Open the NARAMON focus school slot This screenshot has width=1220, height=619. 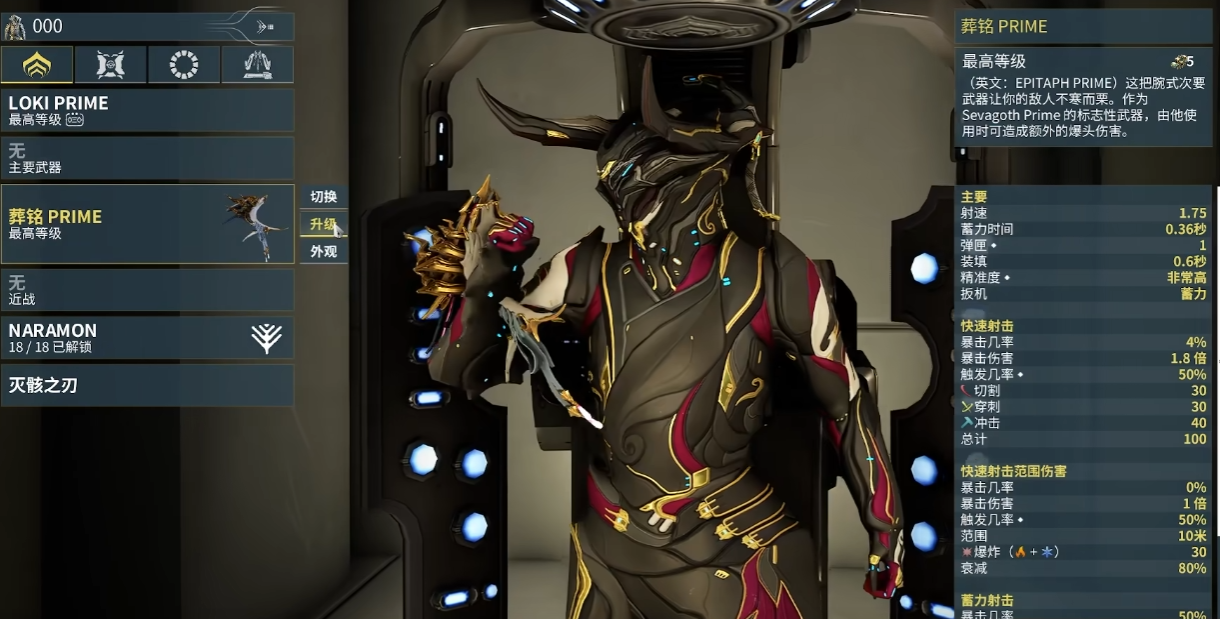[148, 337]
